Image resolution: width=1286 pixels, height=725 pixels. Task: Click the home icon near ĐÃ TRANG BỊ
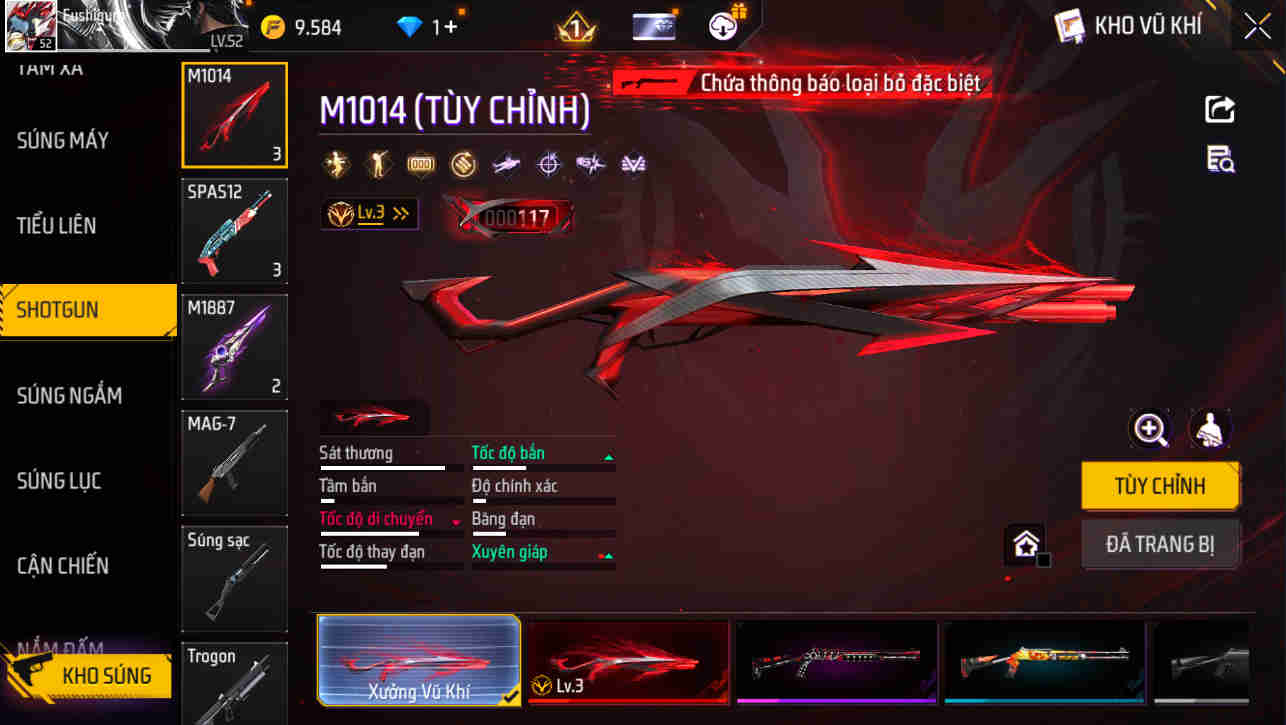tap(1026, 545)
